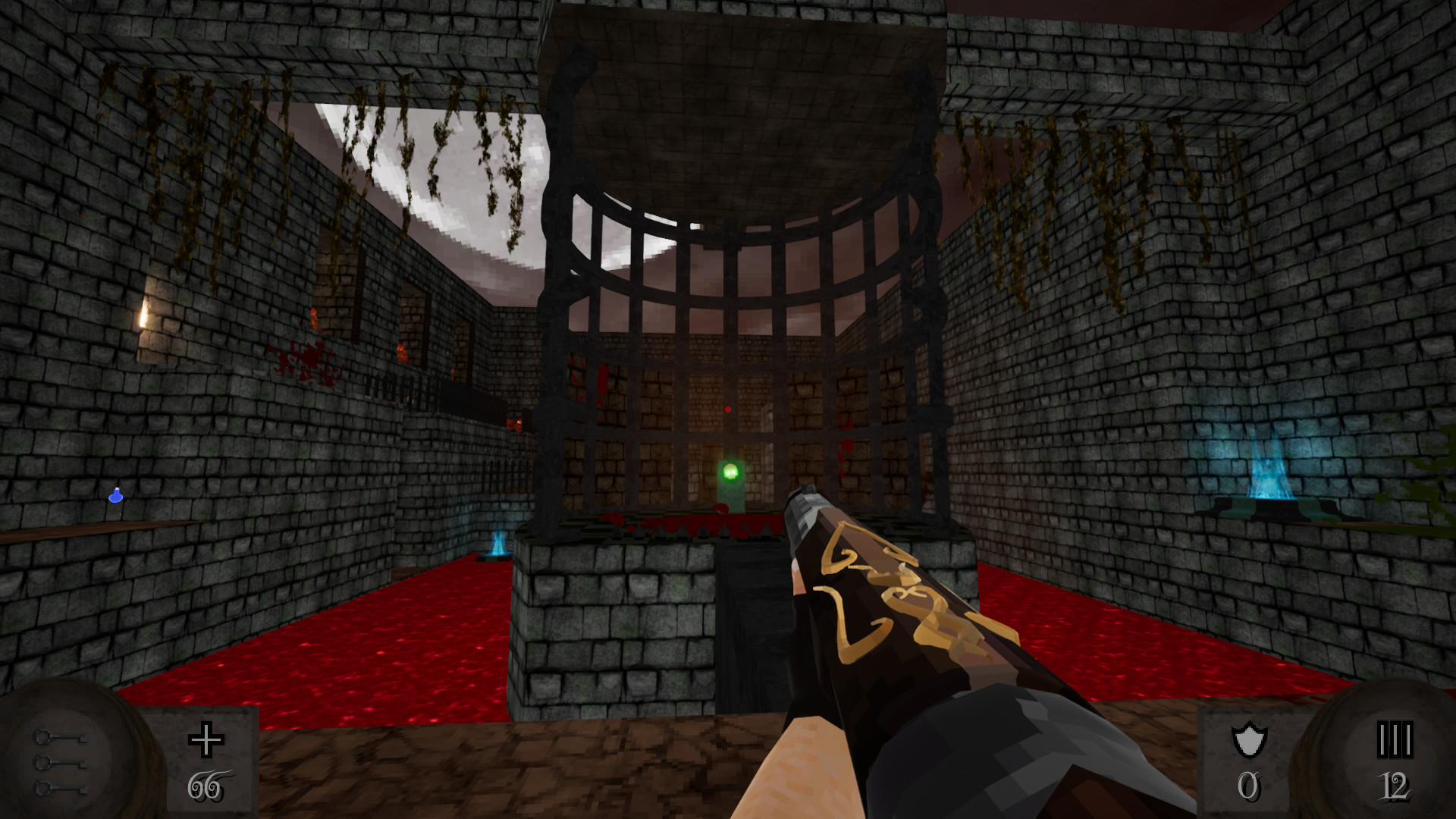Select the middle key icon in the keys panel
The image size is (1456, 819).
tap(60, 764)
